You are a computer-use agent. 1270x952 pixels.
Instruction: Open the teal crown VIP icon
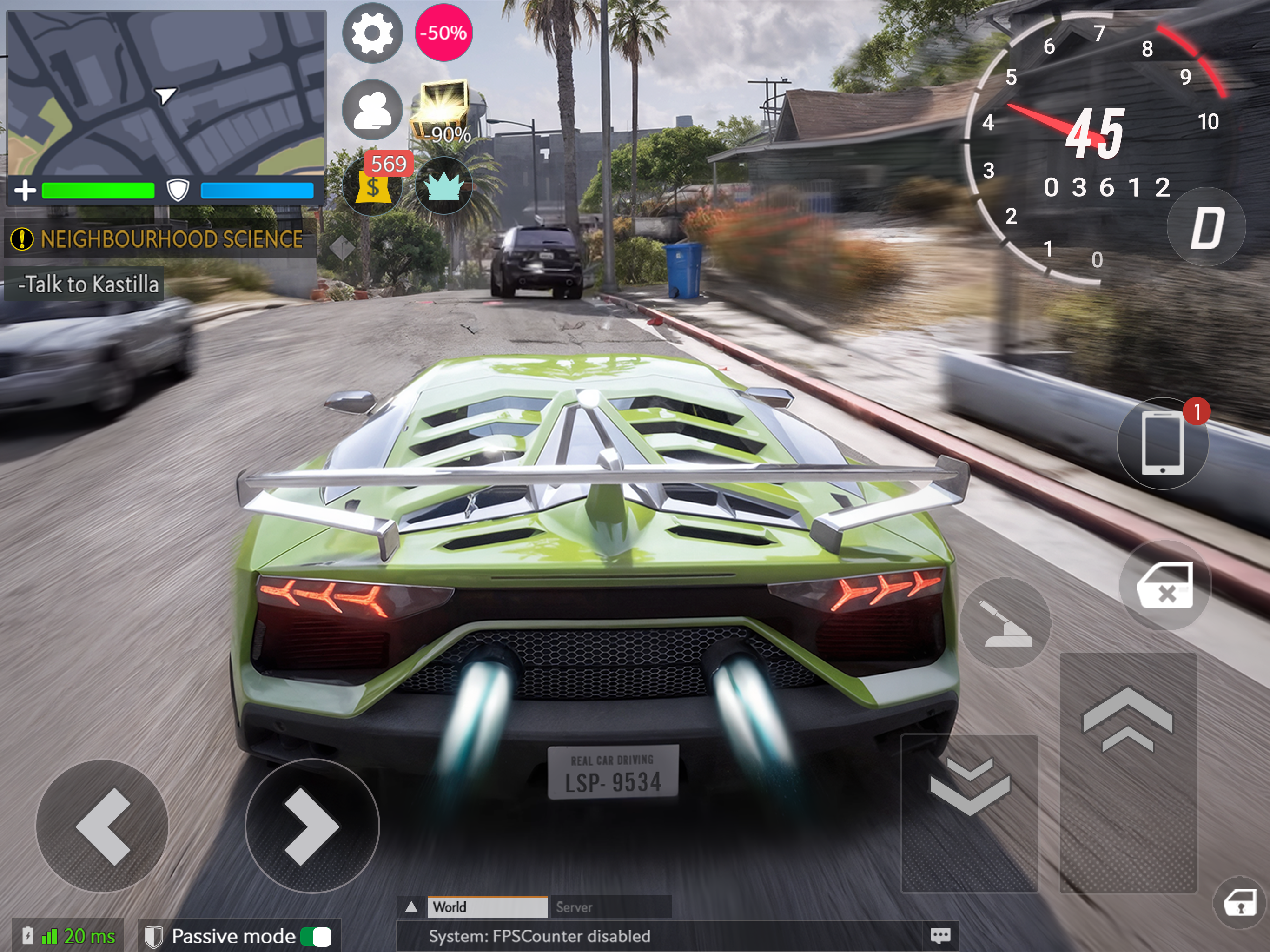coord(443,186)
